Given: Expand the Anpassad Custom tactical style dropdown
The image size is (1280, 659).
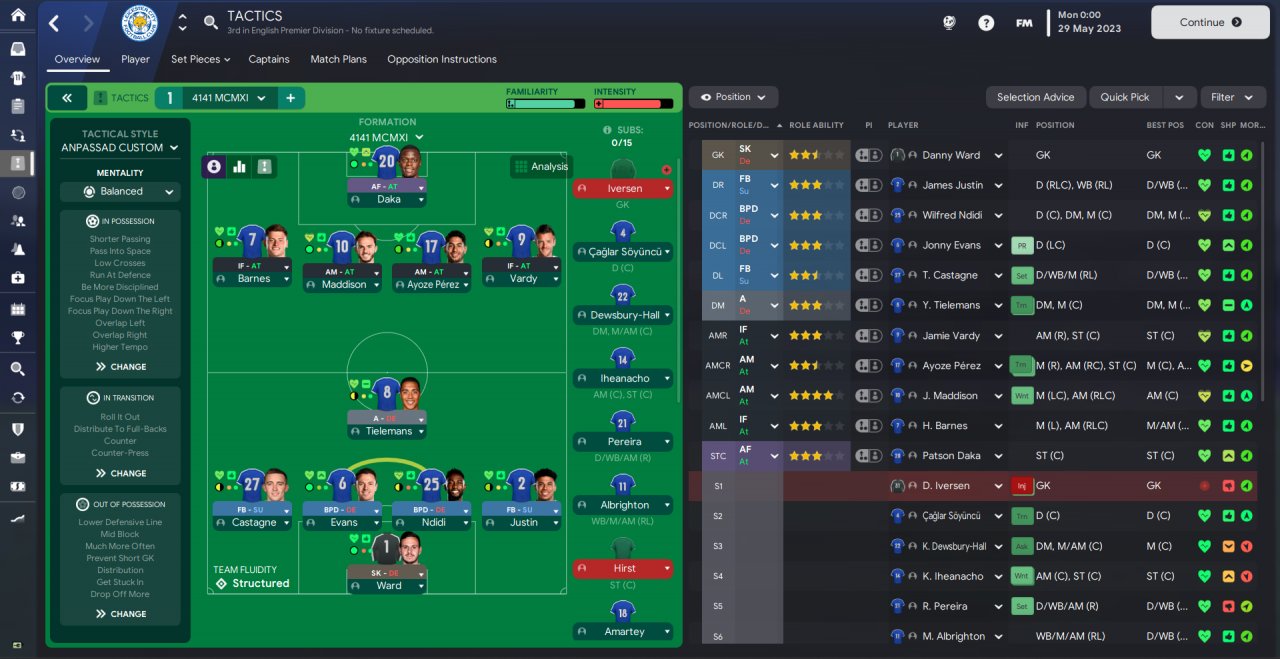Looking at the screenshot, I should pyautogui.click(x=120, y=147).
